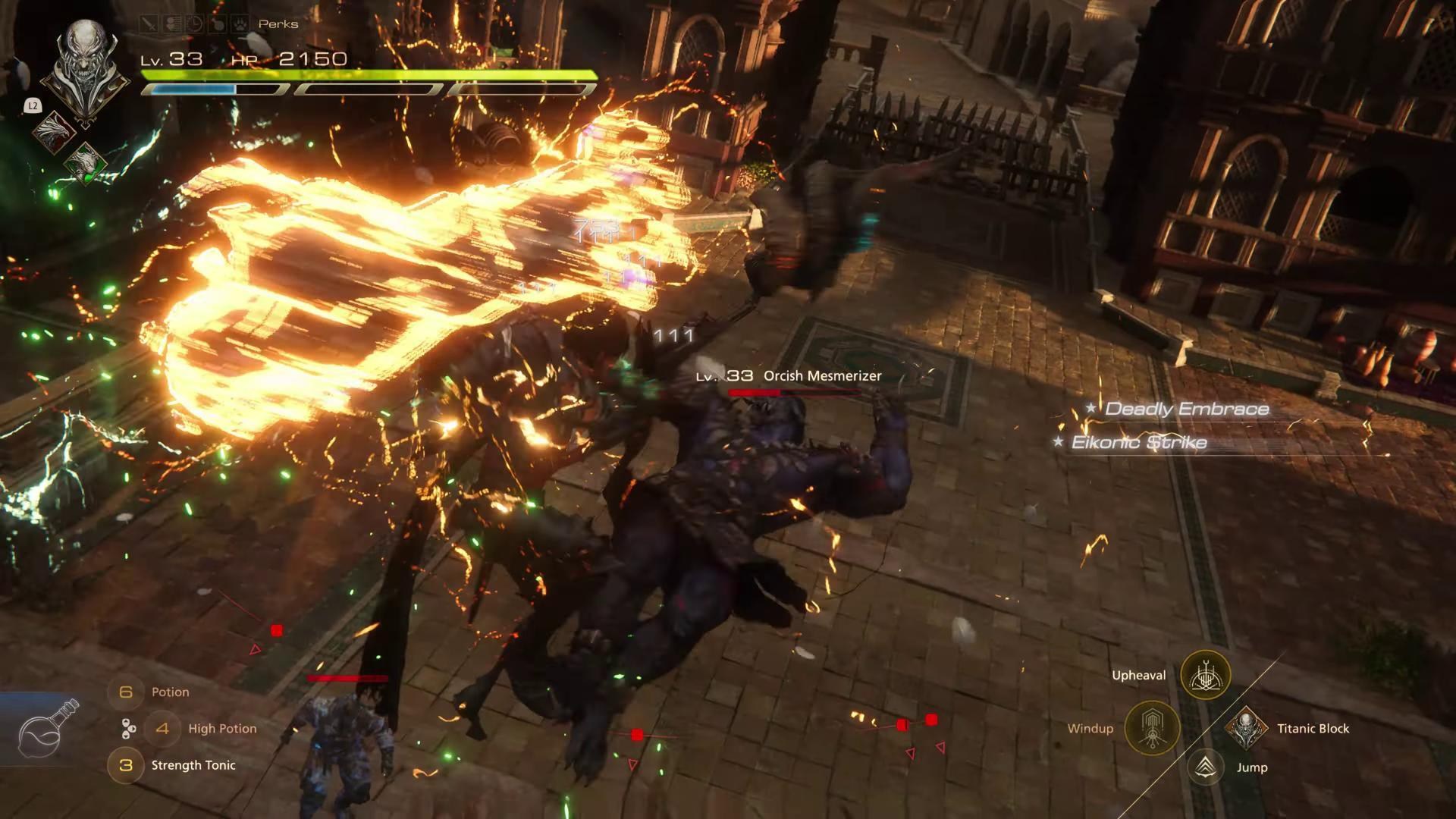Choose the Strength Tonic slot
This screenshot has height=819, width=1456.
click(x=126, y=765)
